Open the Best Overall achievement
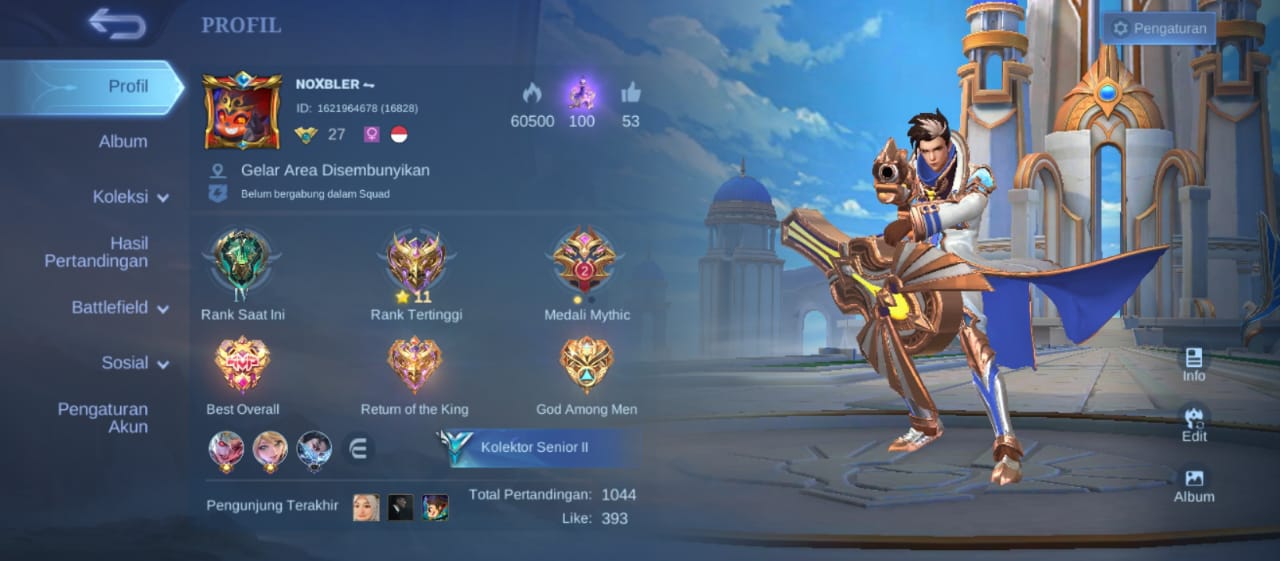Screen dimensions: 1280x561 tap(242, 365)
